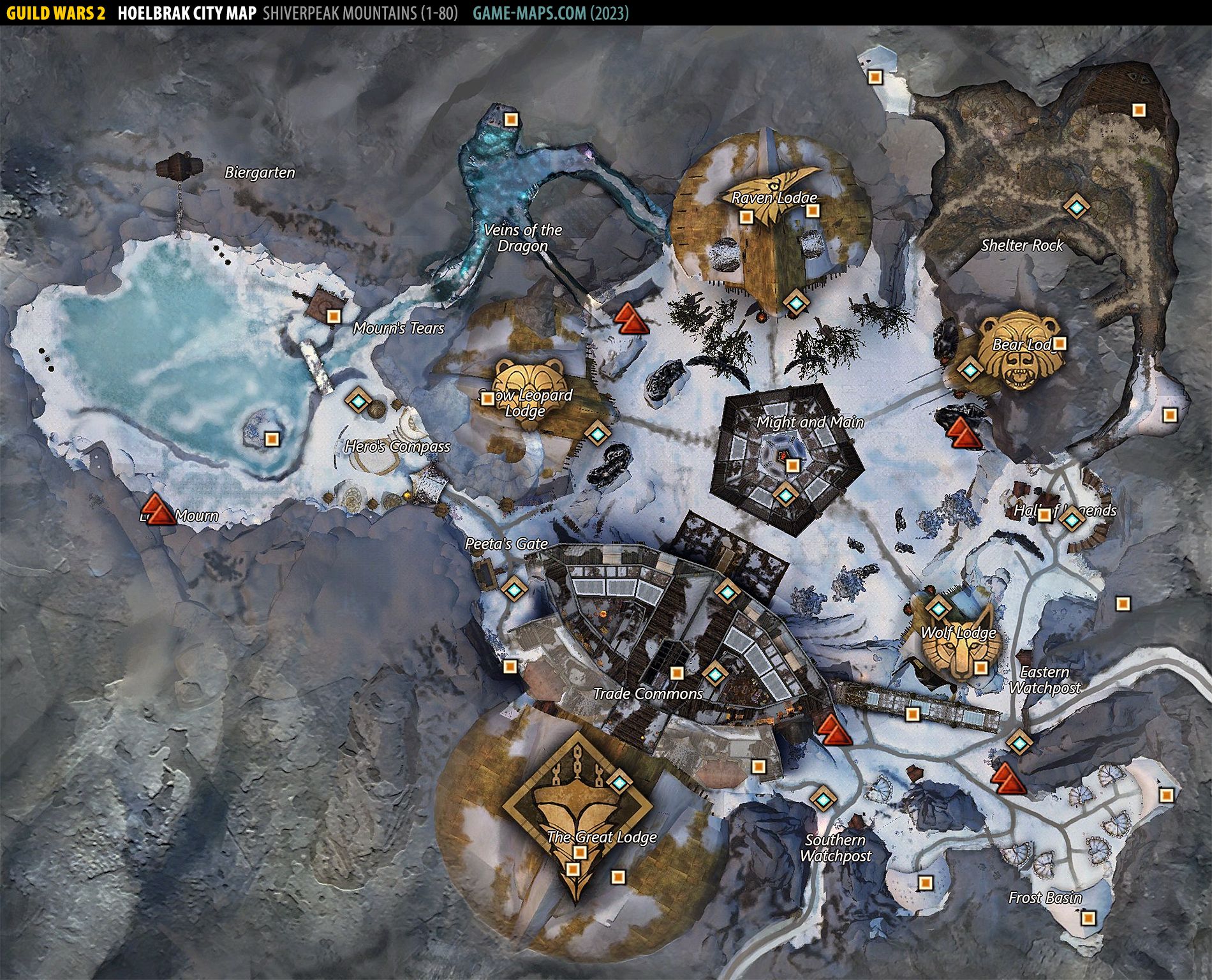Click the red vista marker at Lake Mourn
Screen dimensions: 1212x980
click(x=159, y=509)
